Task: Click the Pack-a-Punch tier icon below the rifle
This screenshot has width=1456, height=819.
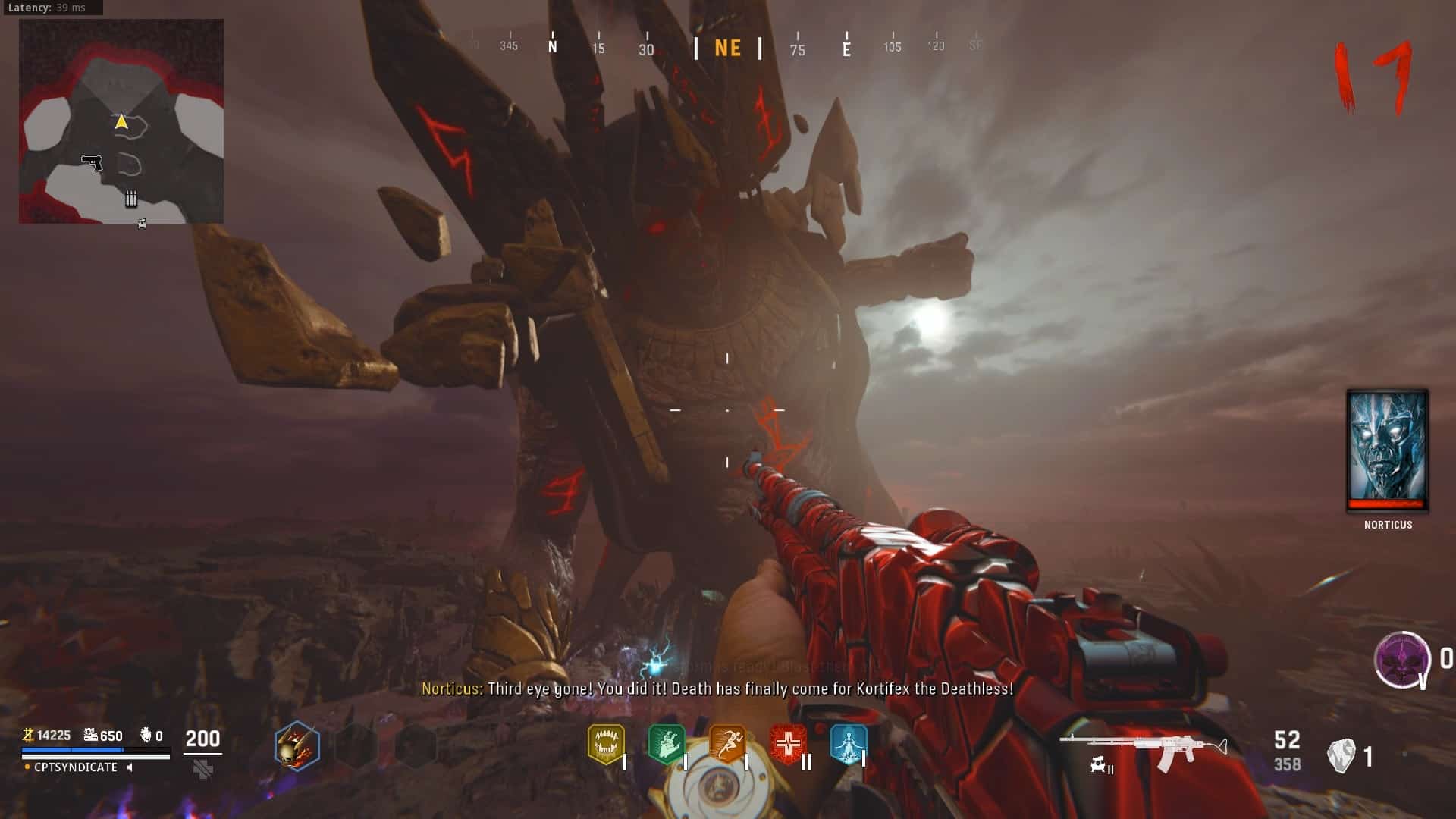Action: tap(1101, 767)
